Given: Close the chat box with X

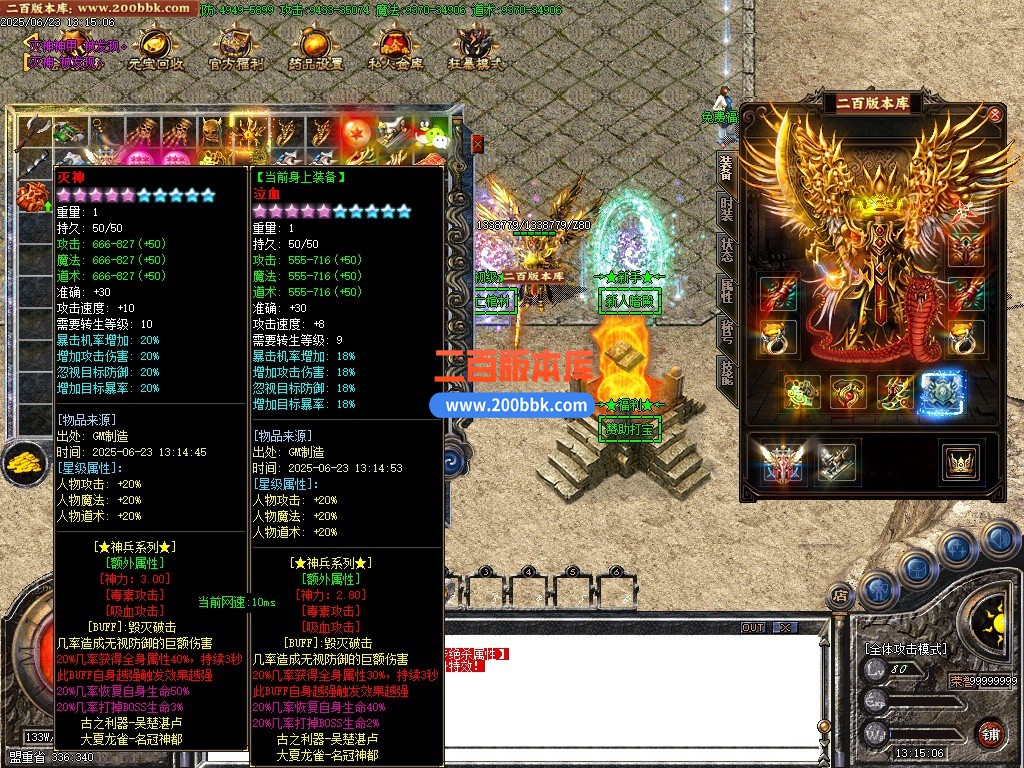Looking at the screenshot, I should [x=785, y=628].
